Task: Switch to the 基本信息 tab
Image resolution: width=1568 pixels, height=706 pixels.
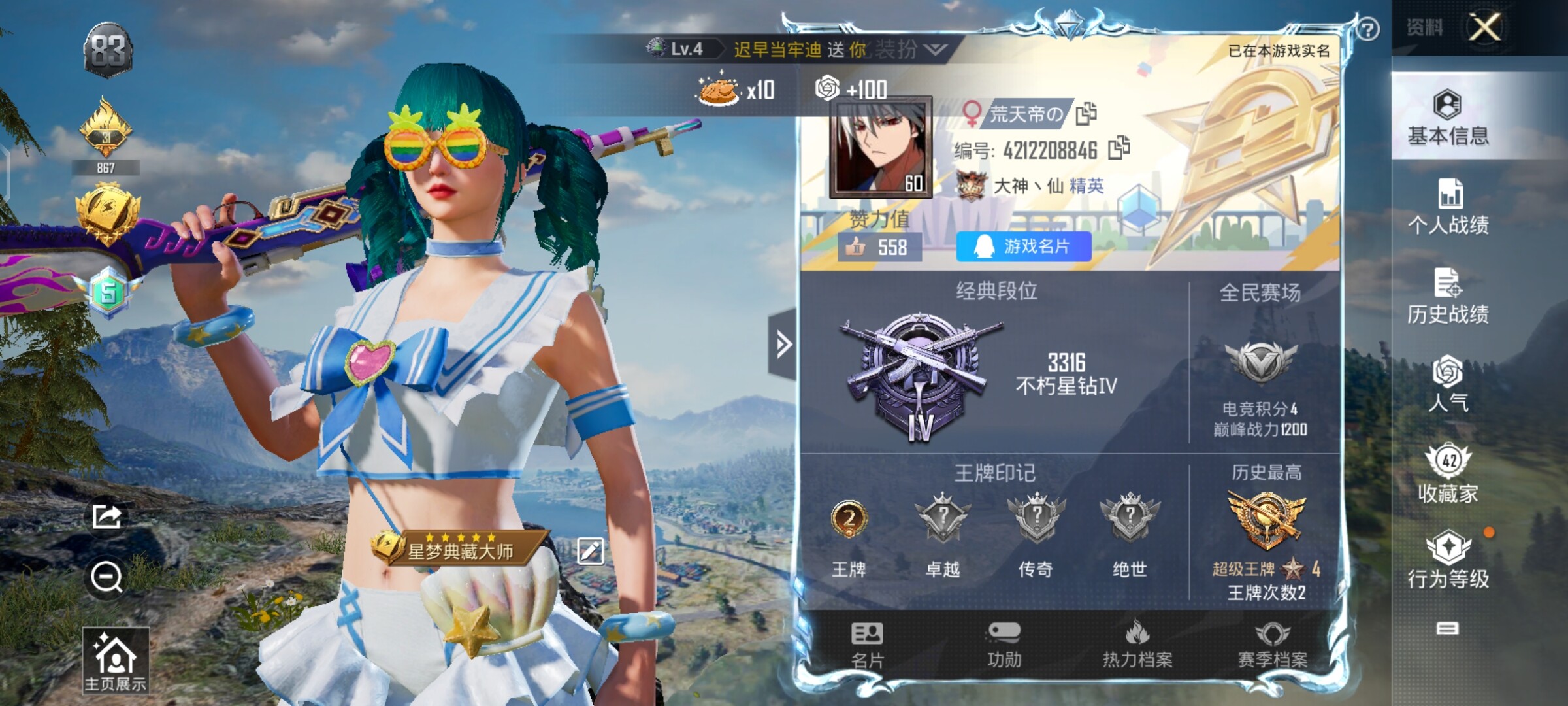Action: click(1448, 118)
